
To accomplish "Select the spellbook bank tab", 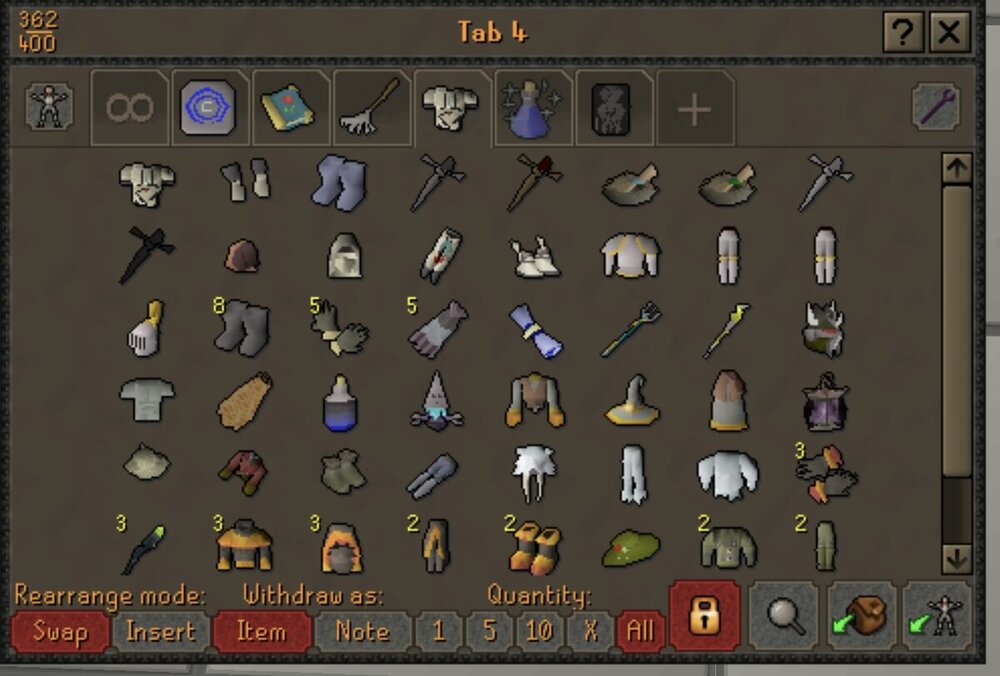I will [289, 107].
